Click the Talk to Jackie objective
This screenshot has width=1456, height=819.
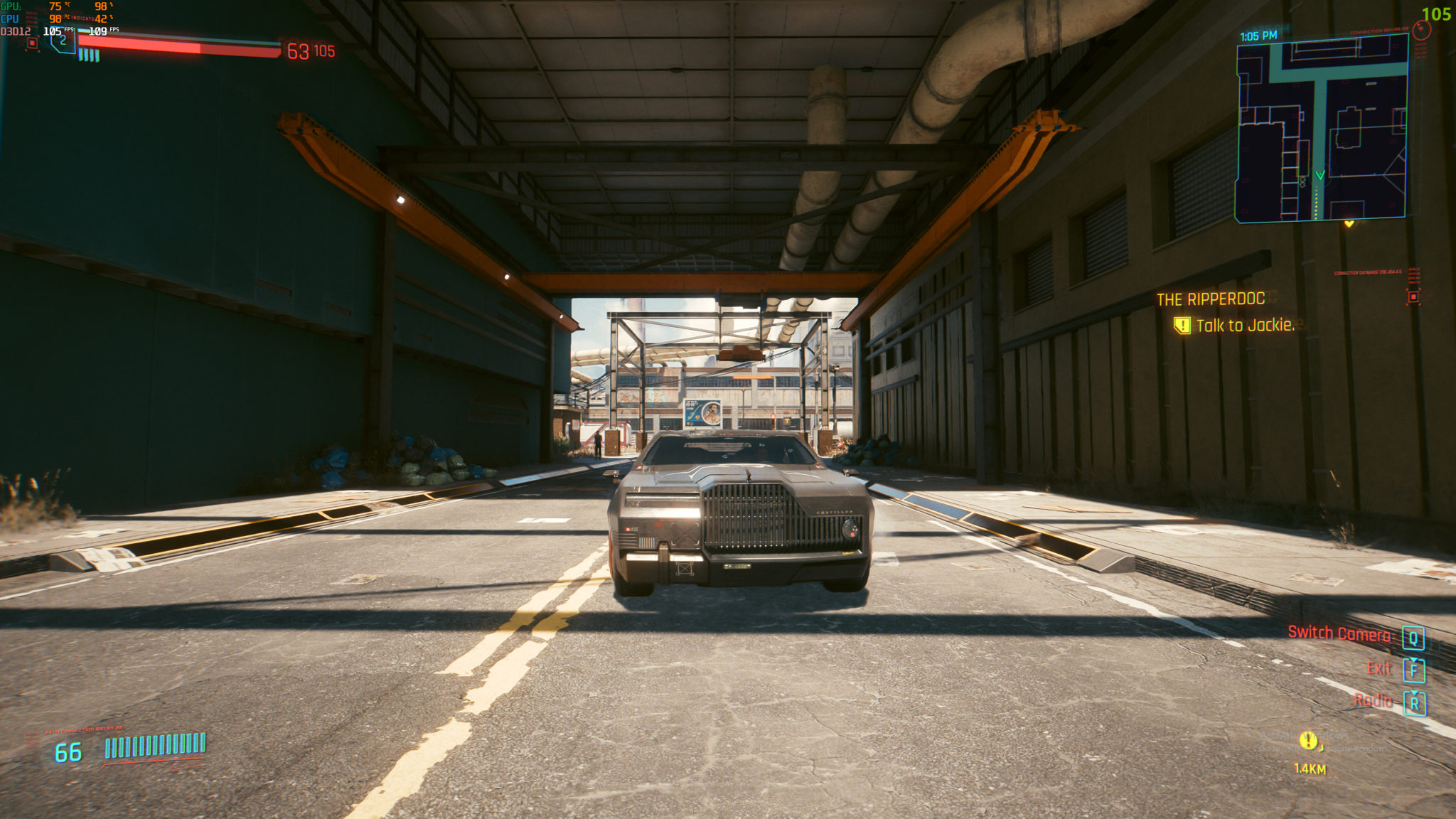pos(1244,326)
